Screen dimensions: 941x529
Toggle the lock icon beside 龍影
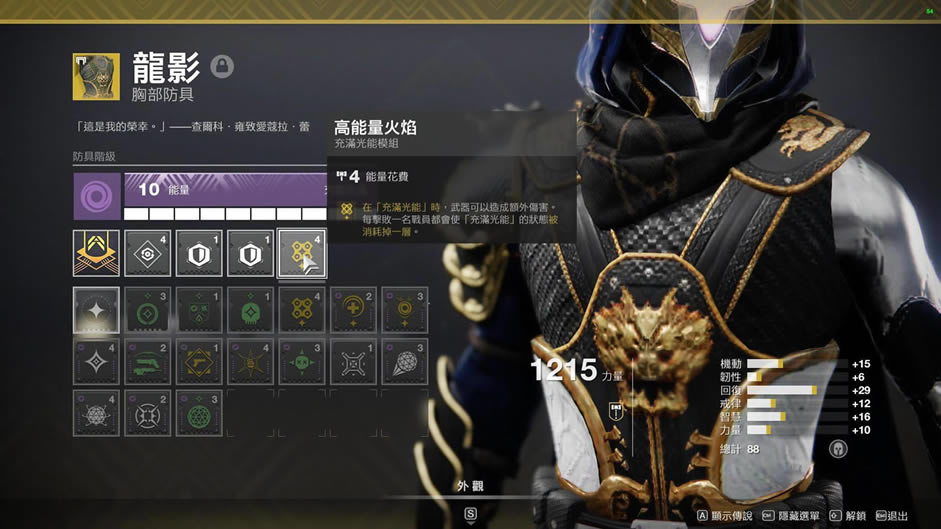coord(222,67)
